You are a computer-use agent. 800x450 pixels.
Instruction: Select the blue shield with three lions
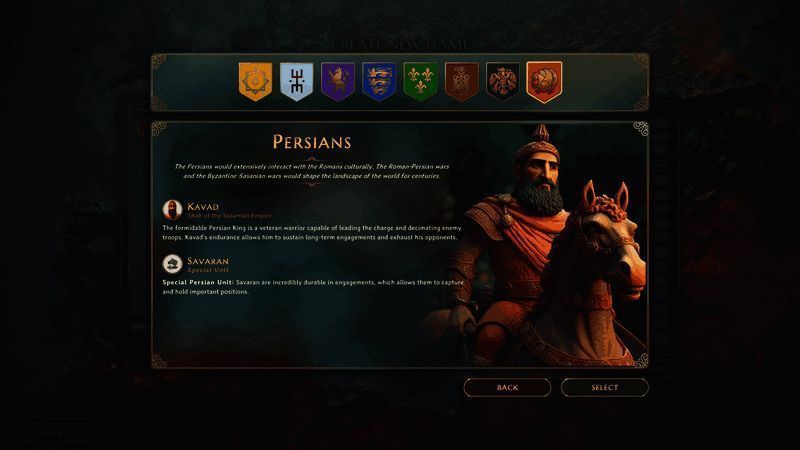tap(379, 82)
